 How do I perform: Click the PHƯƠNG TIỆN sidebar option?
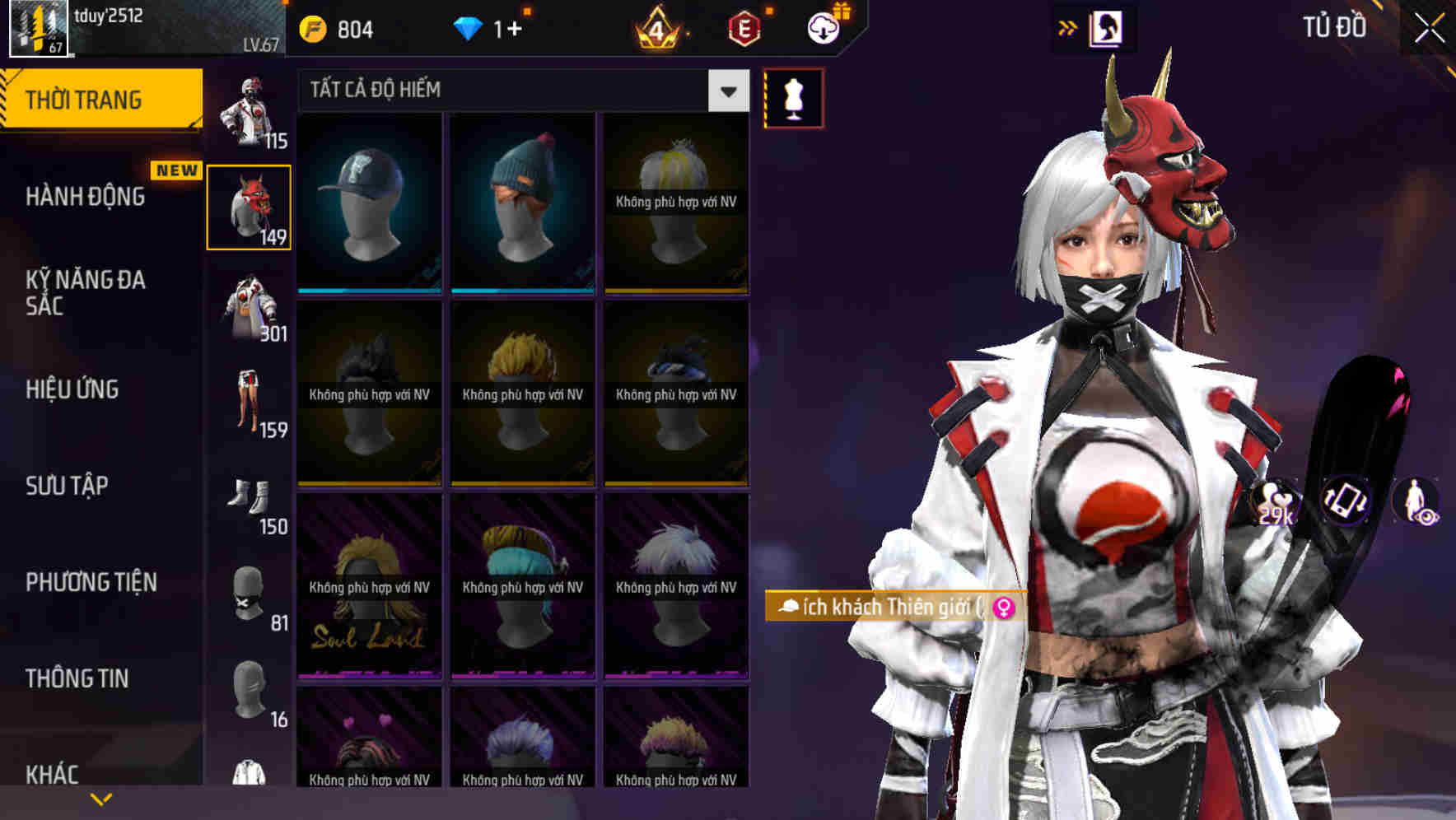pyautogui.click(x=88, y=582)
